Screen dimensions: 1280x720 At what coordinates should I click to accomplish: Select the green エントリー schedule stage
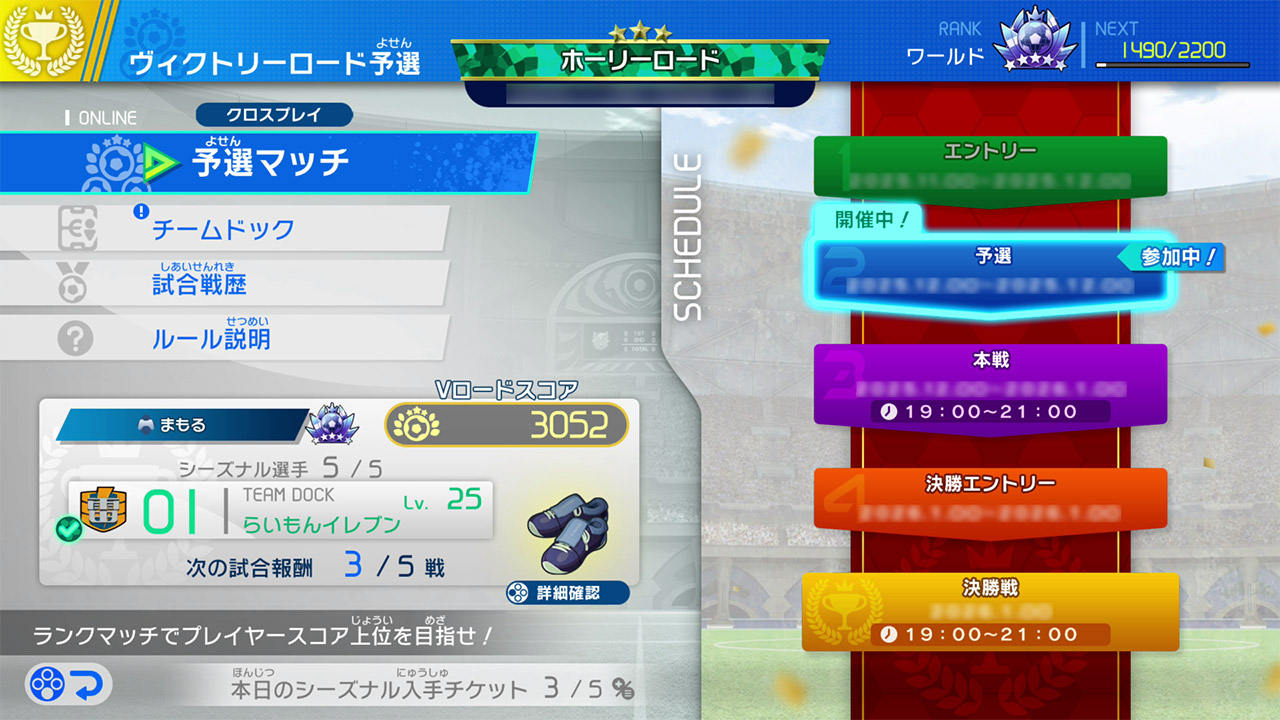point(990,167)
